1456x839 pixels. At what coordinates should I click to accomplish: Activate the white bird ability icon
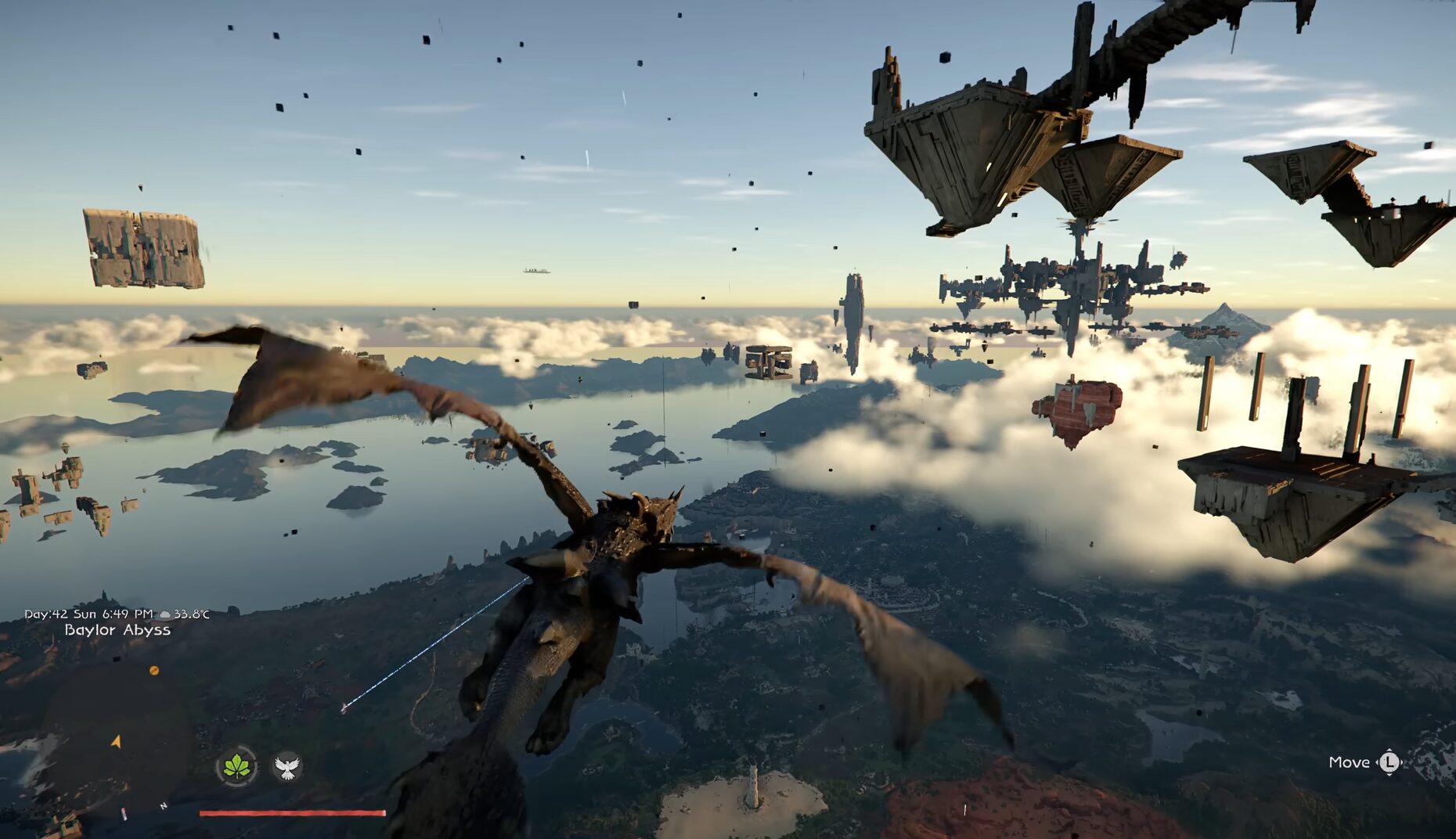click(287, 766)
